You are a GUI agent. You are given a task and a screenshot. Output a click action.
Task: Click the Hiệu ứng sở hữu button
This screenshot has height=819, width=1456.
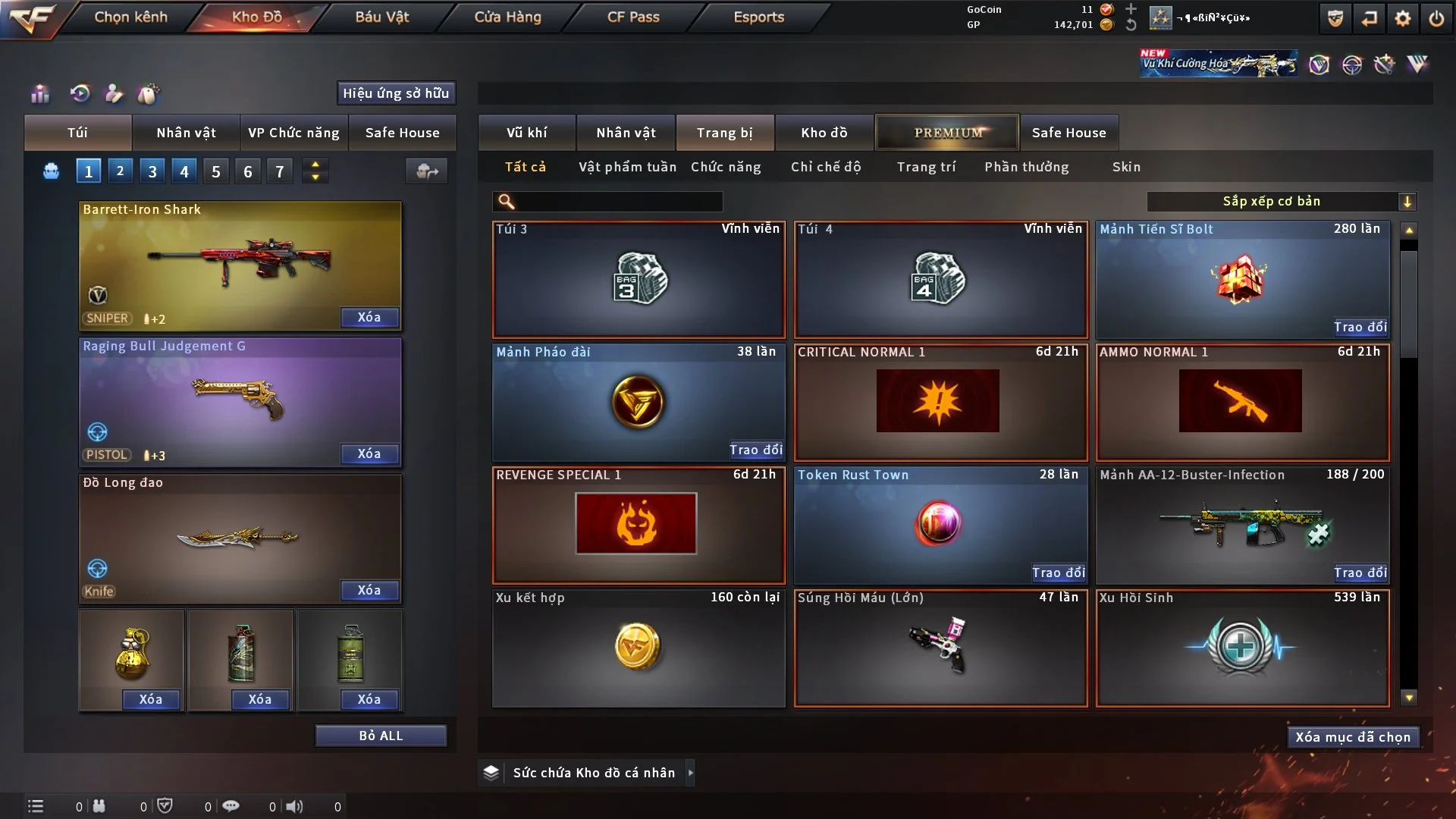click(396, 93)
